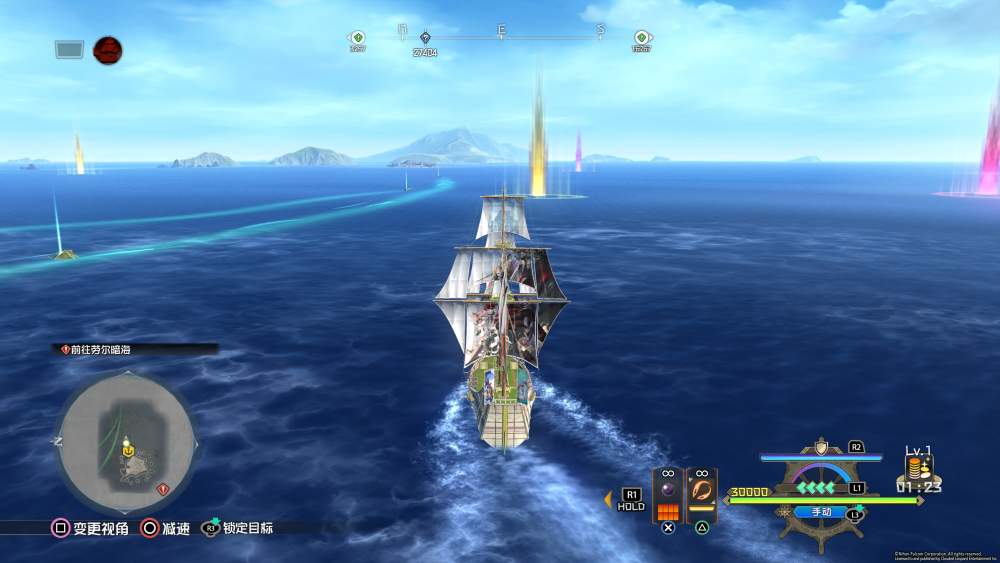Fire the purple orb cannon weapon
Viewport: 1000px width, 563px height.
(667, 491)
